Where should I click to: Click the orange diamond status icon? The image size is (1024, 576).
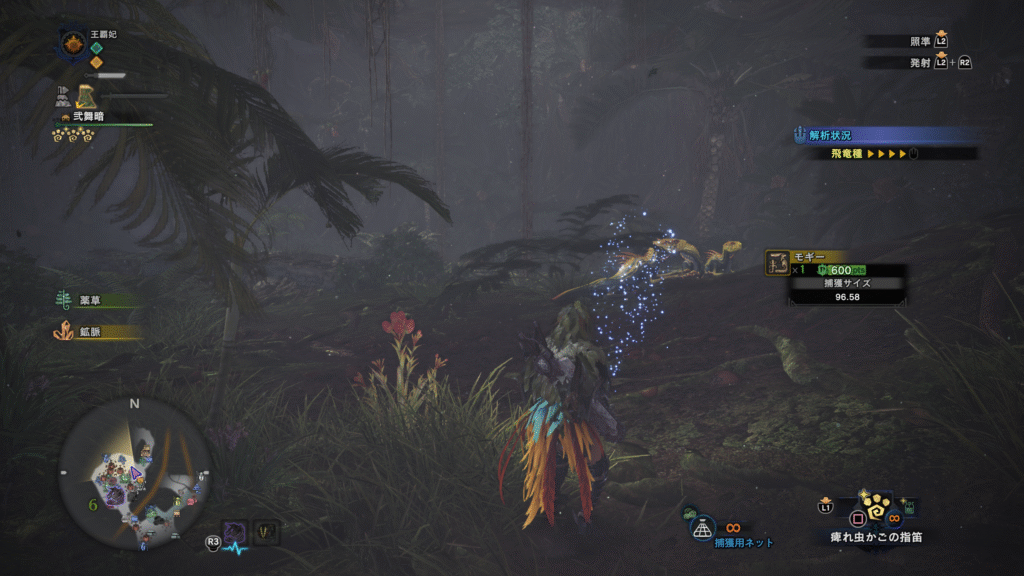[x=96, y=62]
